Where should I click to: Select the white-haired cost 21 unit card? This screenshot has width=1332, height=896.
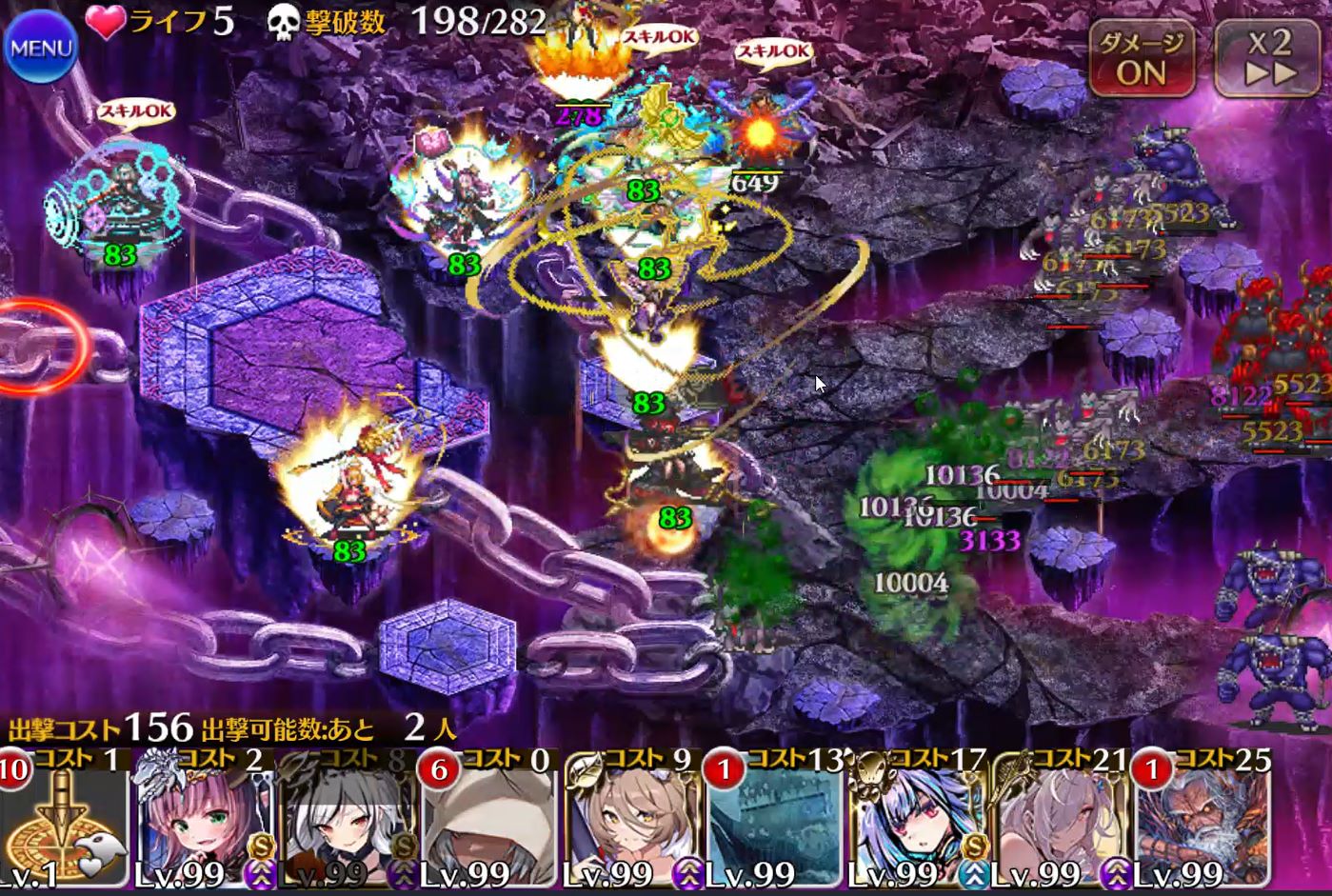point(1060,821)
